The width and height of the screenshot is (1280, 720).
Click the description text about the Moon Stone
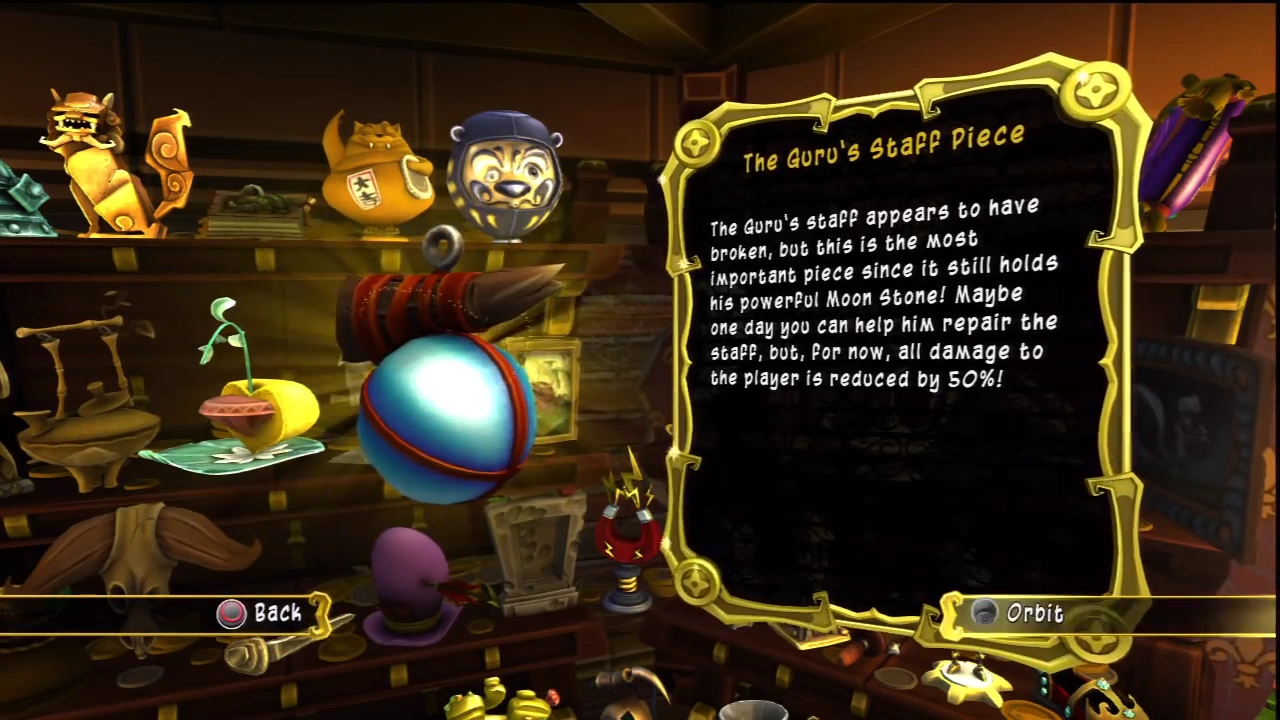pos(880,295)
